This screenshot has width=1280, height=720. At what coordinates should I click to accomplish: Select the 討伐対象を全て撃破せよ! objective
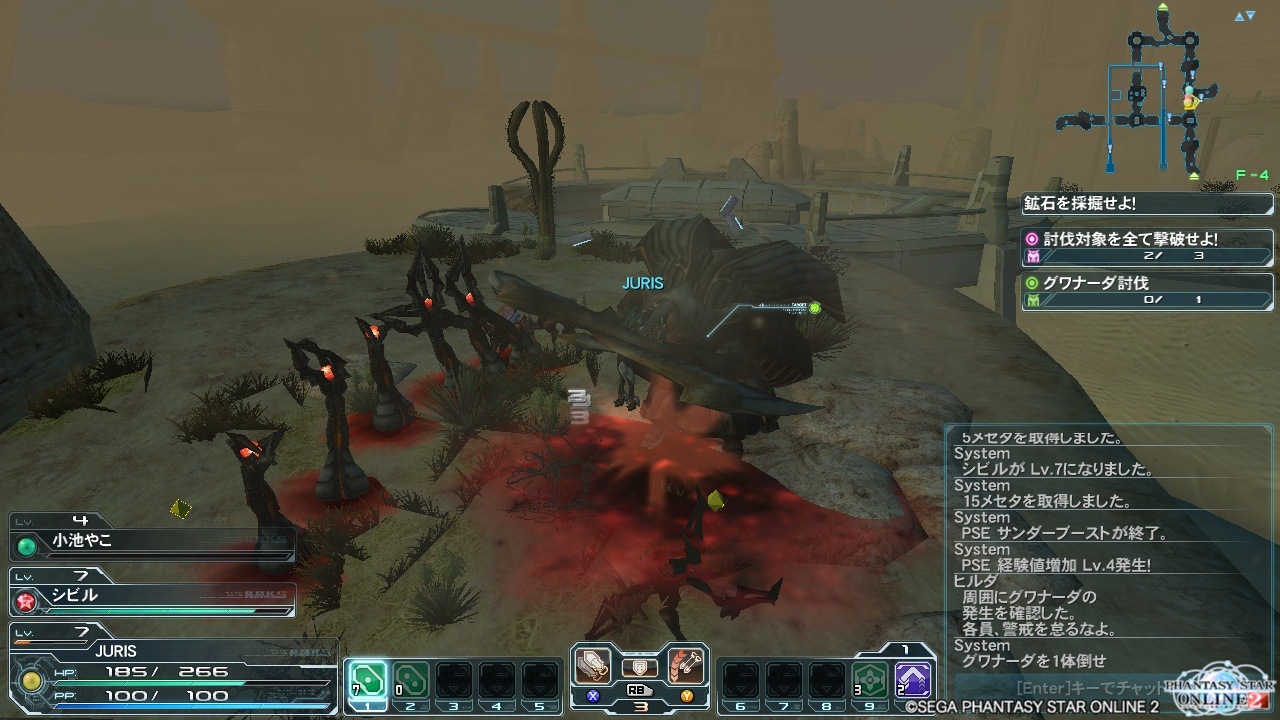1146,247
